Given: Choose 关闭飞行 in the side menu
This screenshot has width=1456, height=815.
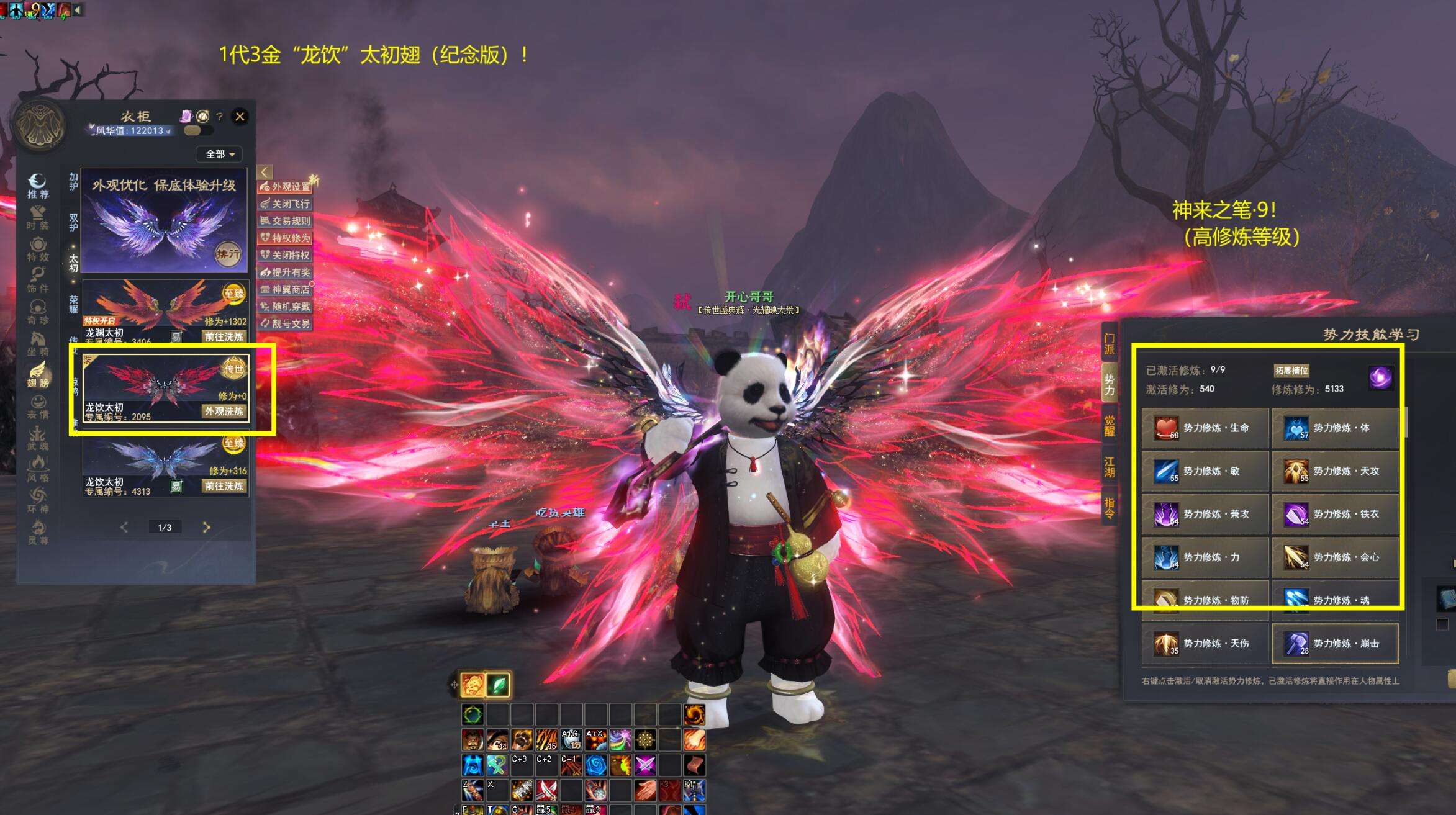Looking at the screenshot, I should (x=286, y=204).
